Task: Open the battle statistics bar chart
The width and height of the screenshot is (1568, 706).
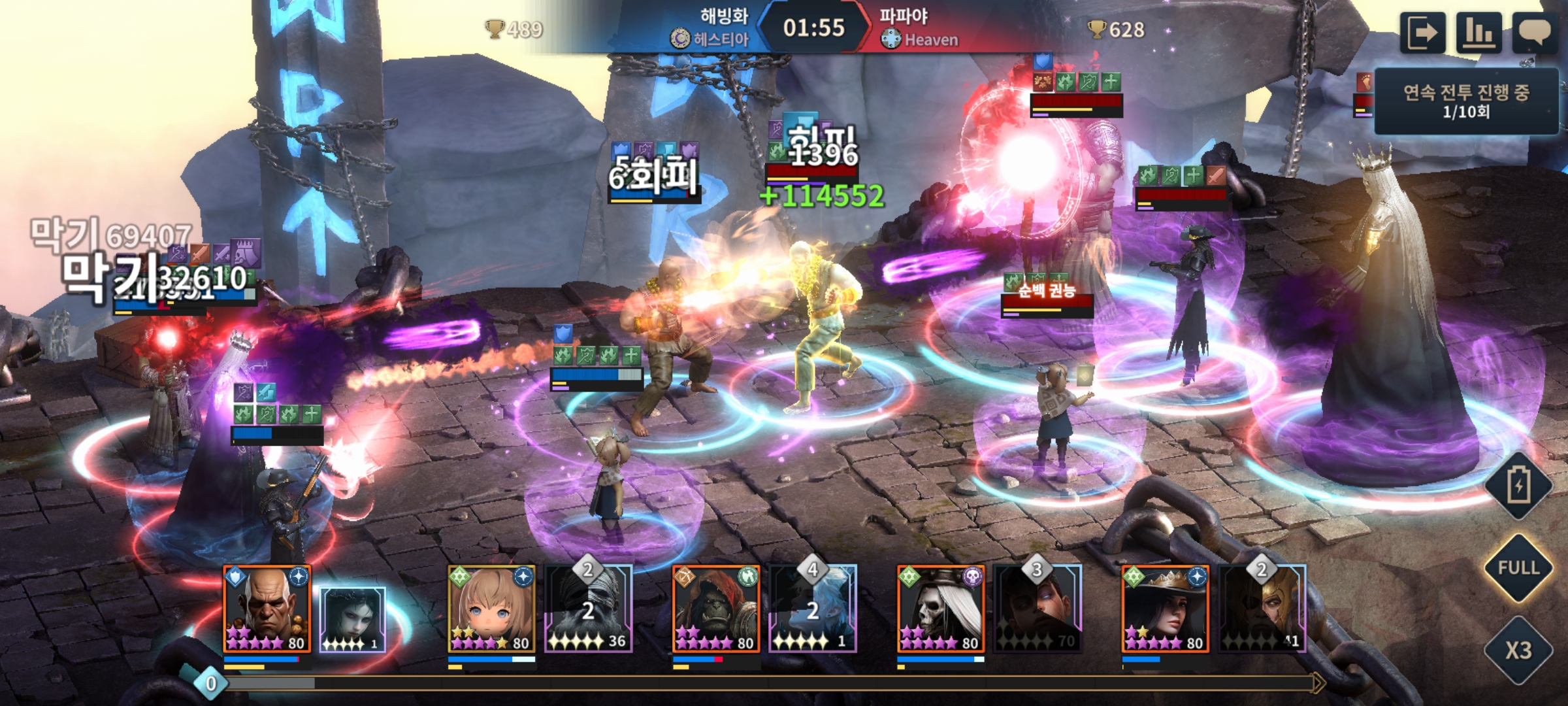Action: tap(1478, 33)
